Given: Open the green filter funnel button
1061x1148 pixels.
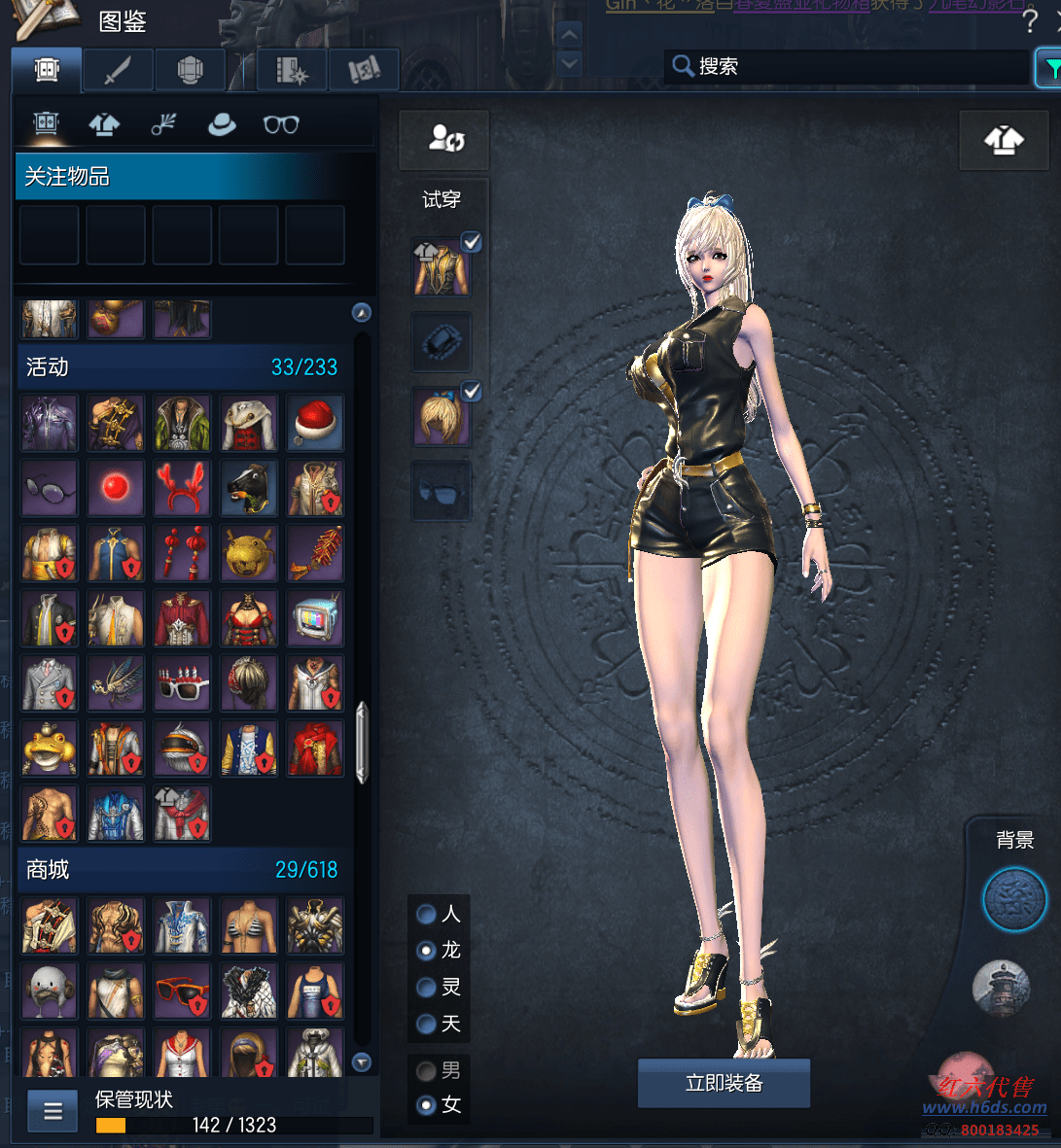Looking at the screenshot, I should 1050,67.
